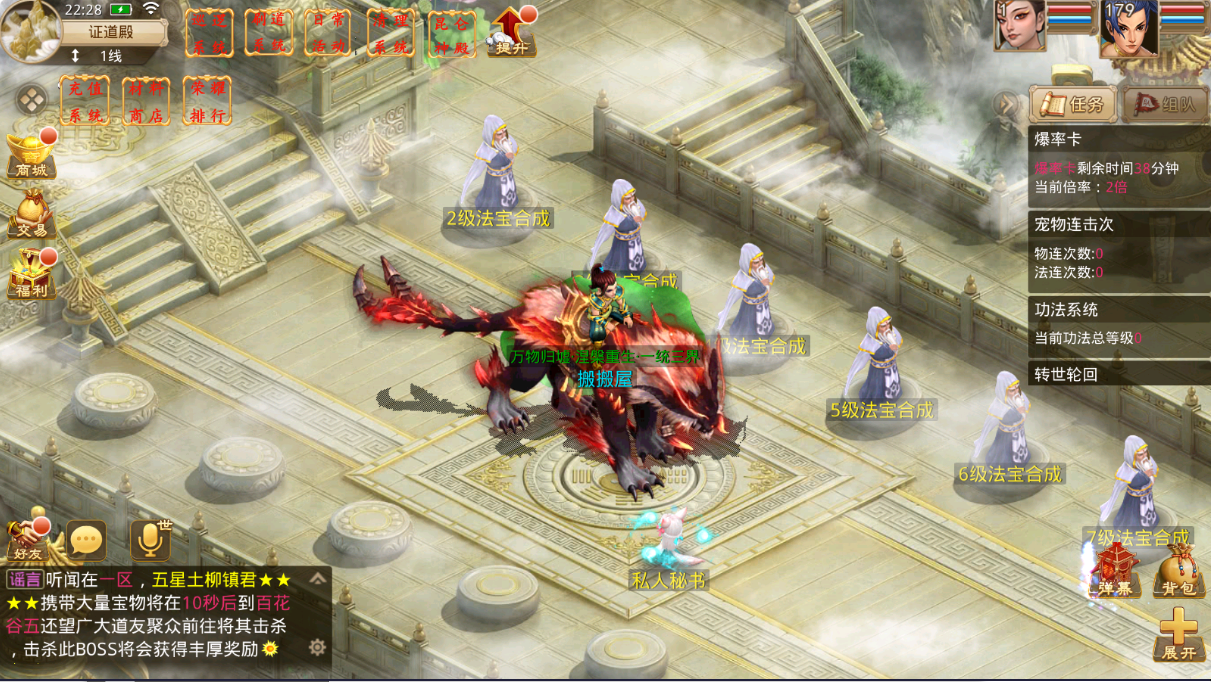The width and height of the screenshot is (1211, 682).
Task: Open the 材料商店 material shop
Action: pos(146,101)
